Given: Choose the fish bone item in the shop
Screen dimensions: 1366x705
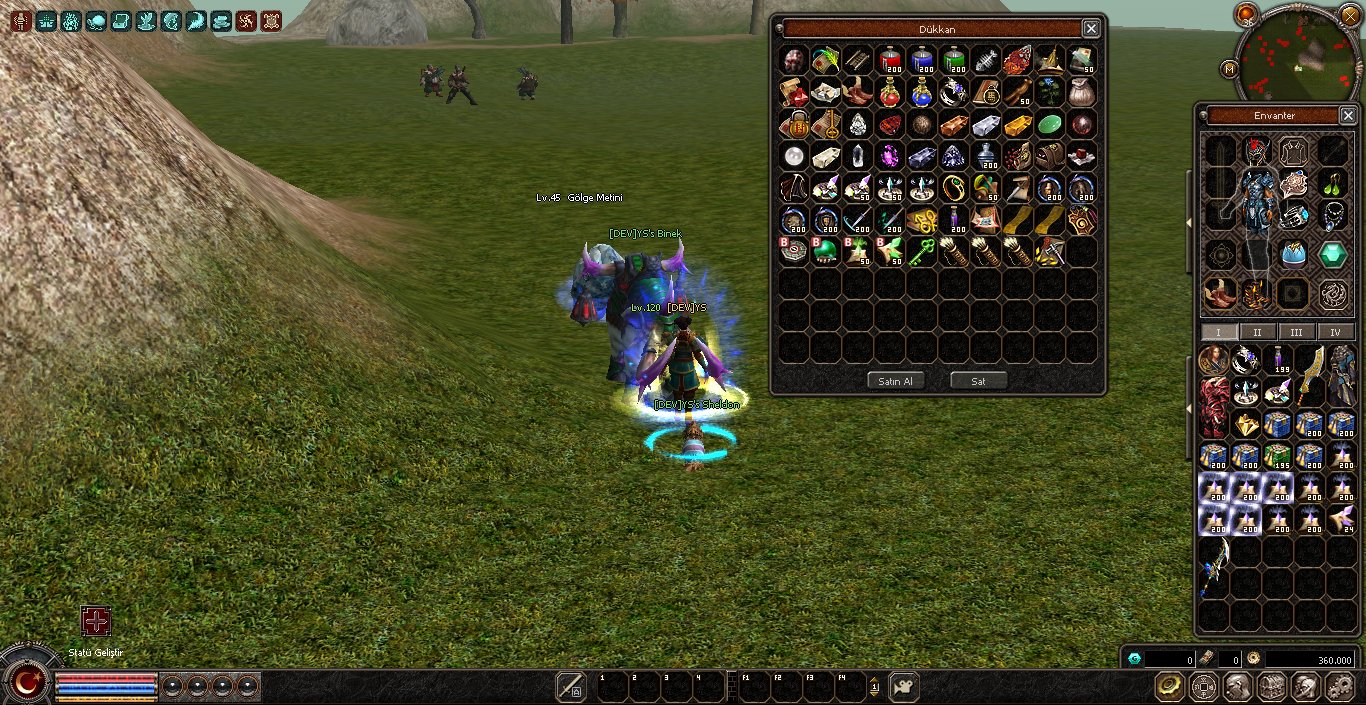Looking at the screenshot, I should tap(986, 61).
